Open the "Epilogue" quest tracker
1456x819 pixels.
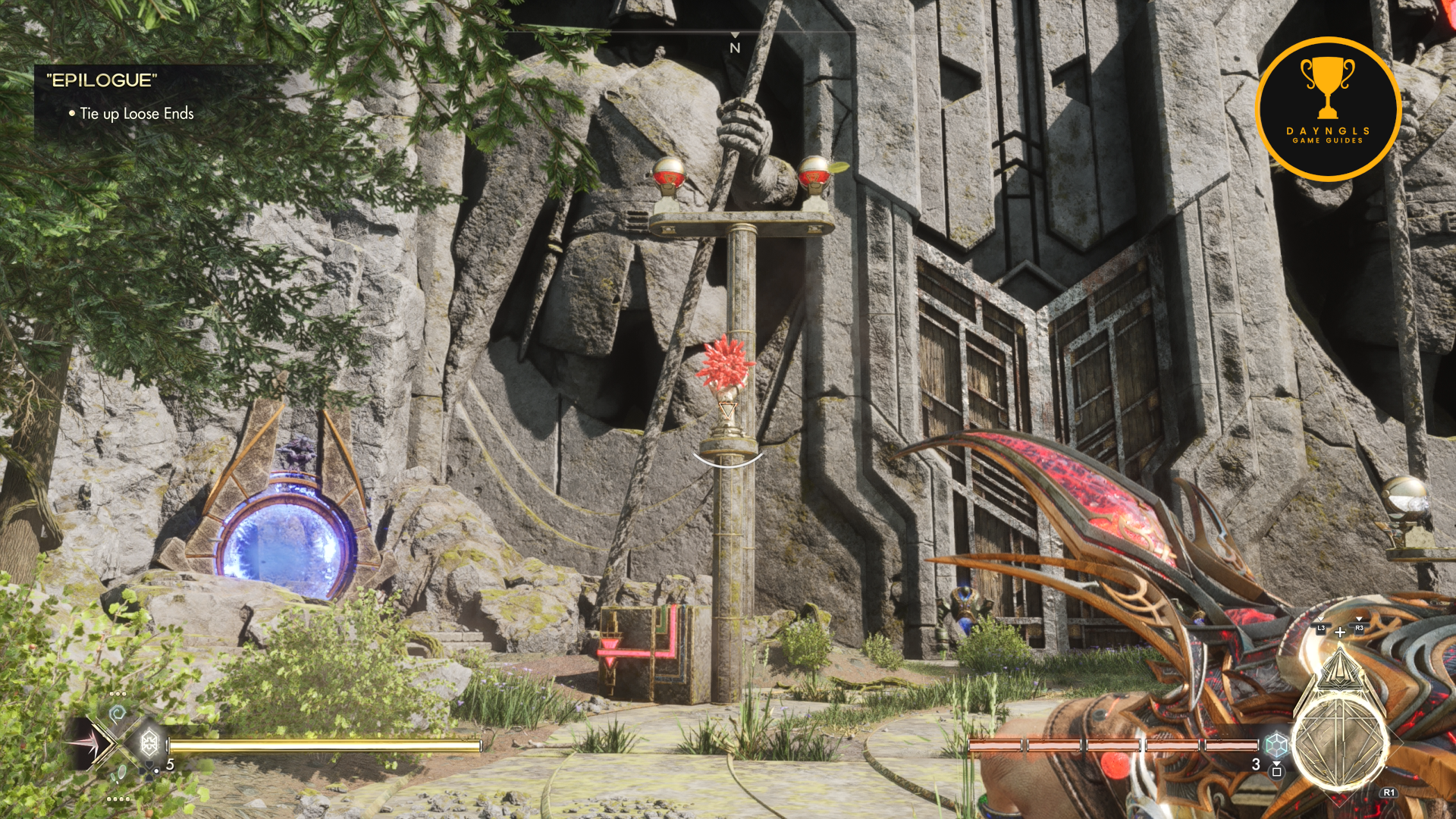[102, 80]
